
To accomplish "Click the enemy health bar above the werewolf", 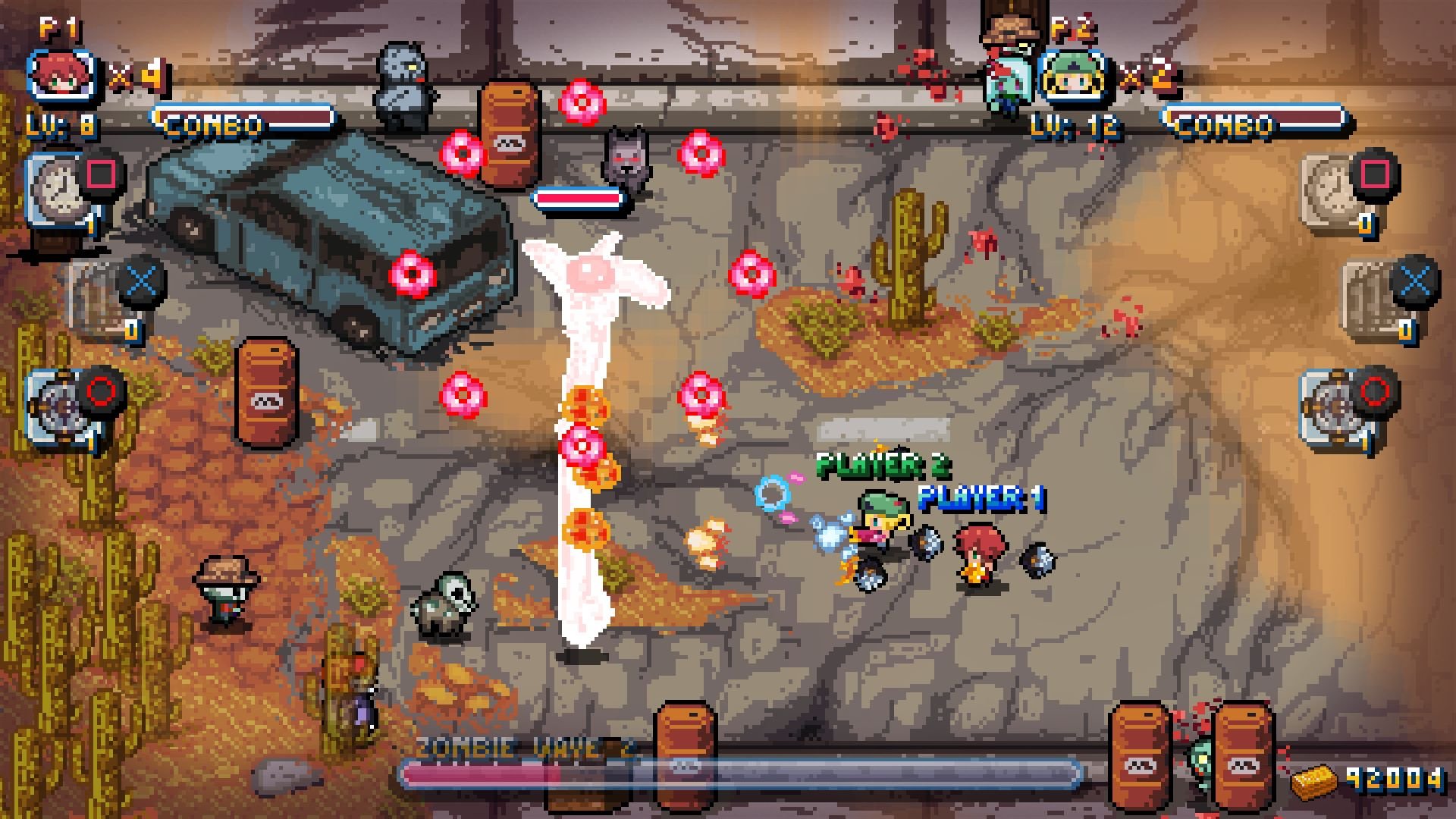I will [x=576, y=199].
